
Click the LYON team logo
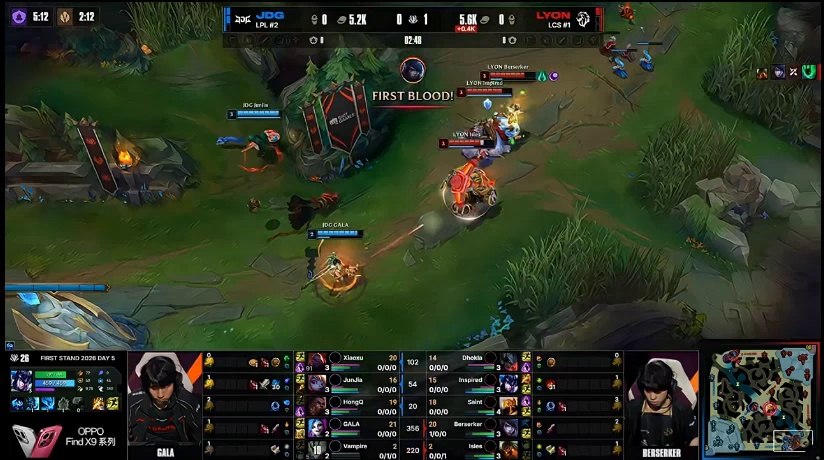[582, 18]
